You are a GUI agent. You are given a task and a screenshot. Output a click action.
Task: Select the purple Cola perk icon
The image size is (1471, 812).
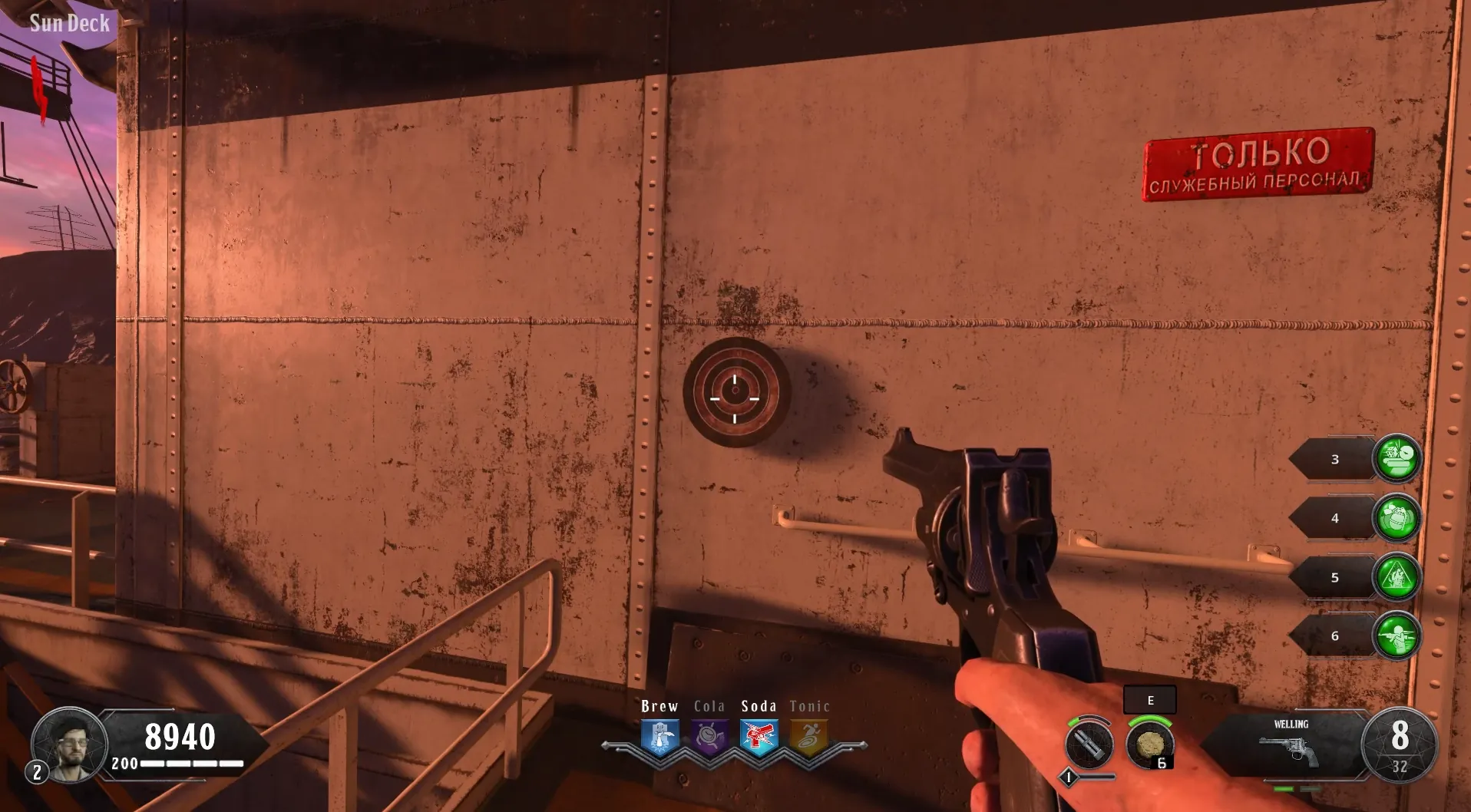tap(709, 737)
